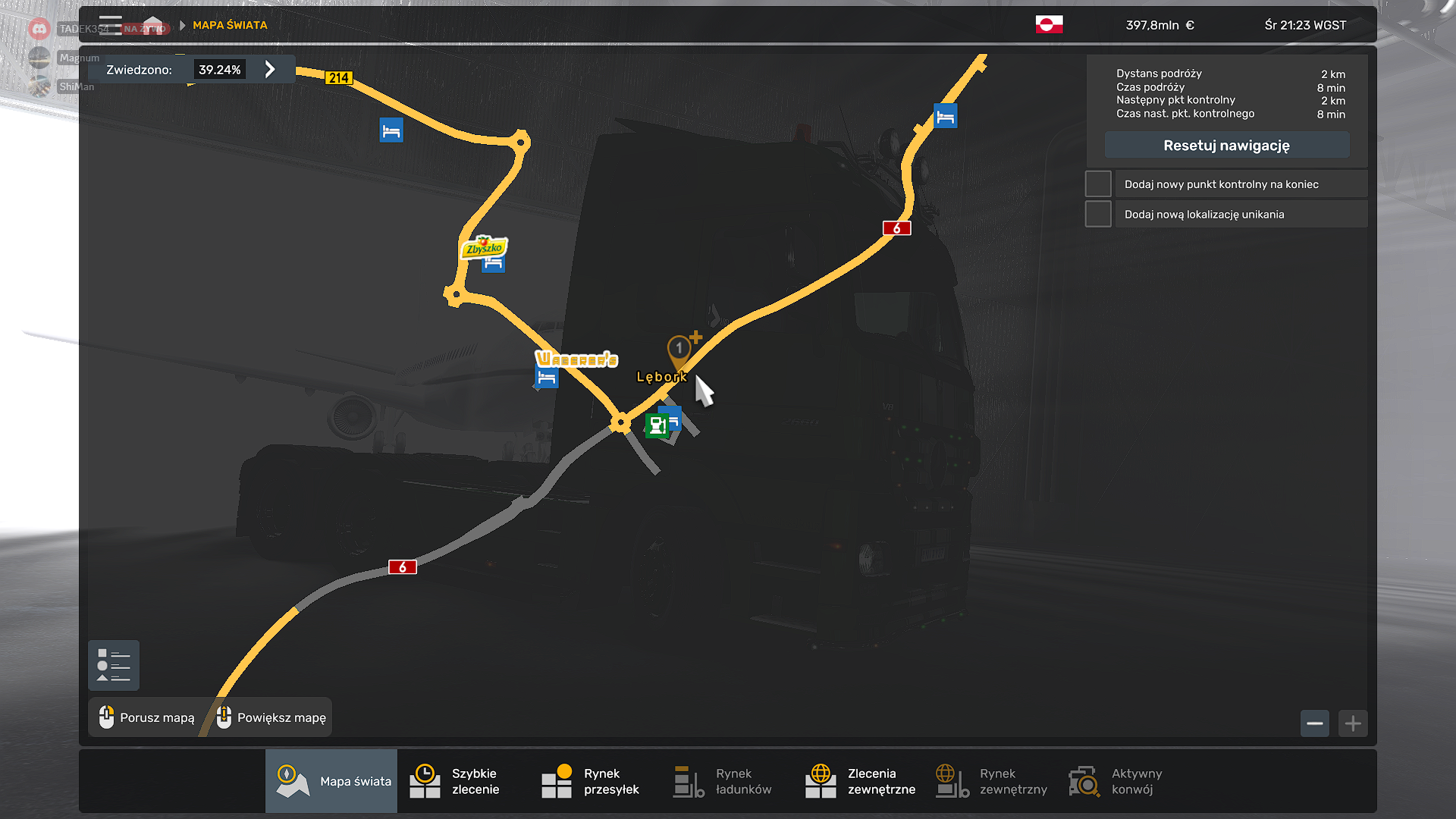
Task: Select Rynek ładunków tab
Action: [x=726, y=781]
